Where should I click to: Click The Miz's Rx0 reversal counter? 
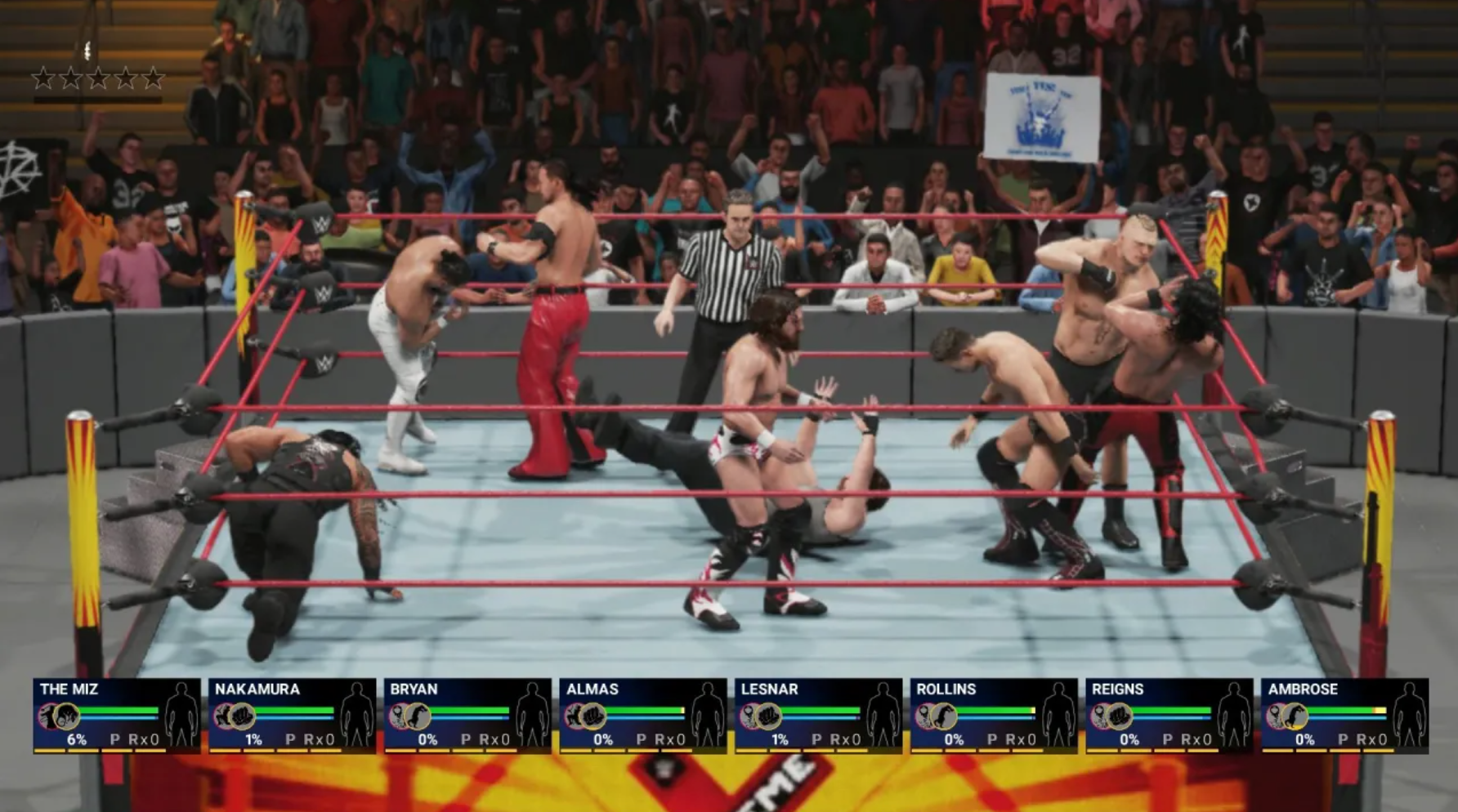click(142, 740)
